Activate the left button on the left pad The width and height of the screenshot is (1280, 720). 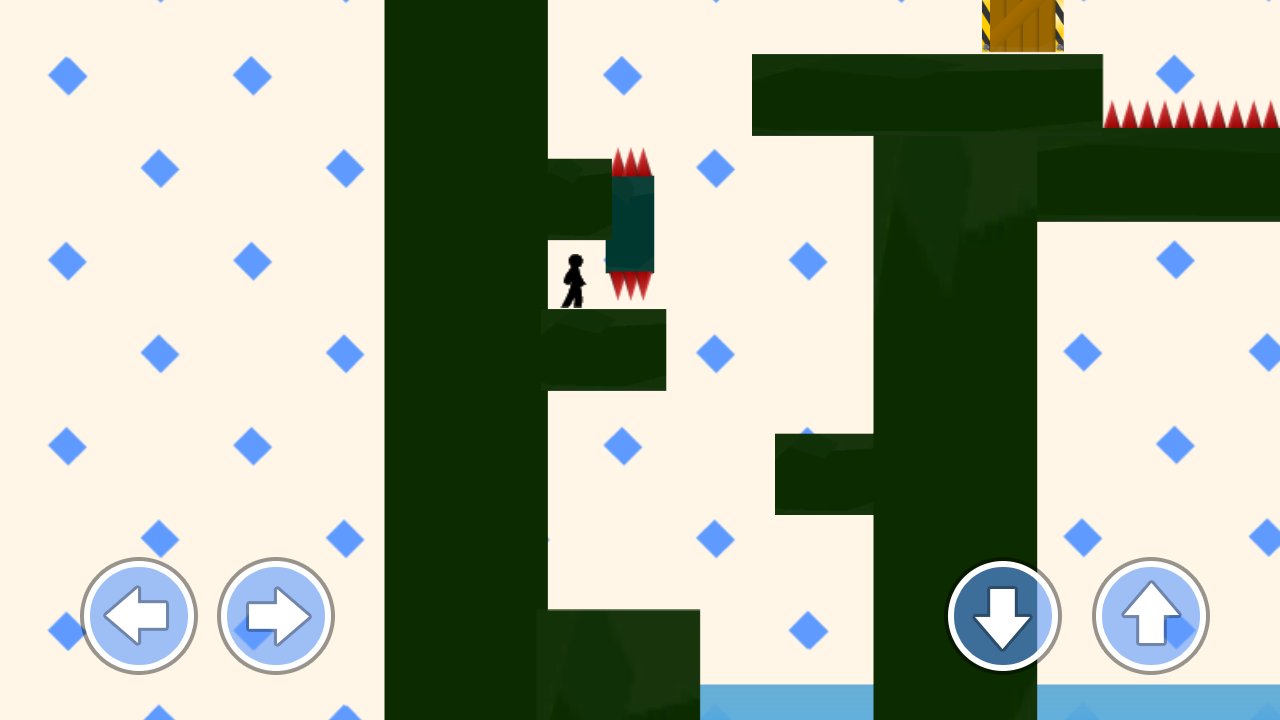pos(139,616)
